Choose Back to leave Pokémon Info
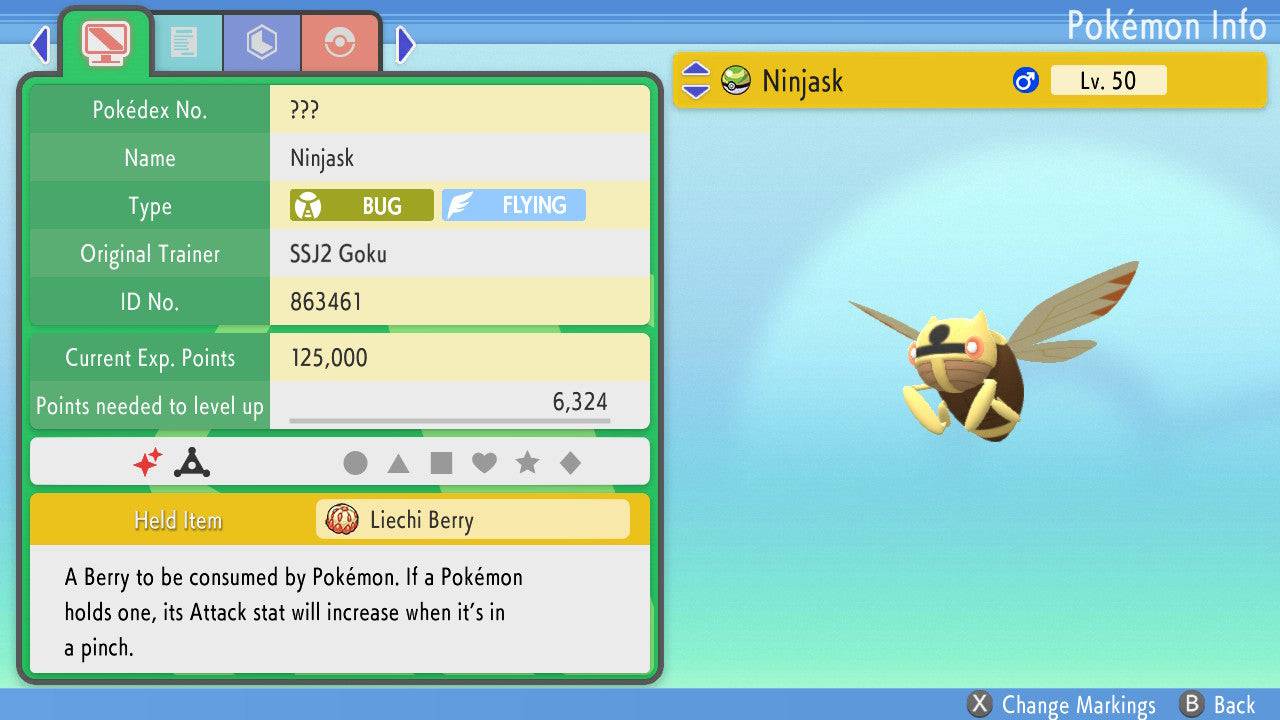Image resolution: width=1280 pixels, height=720 pixels. click(x=1217, y=705)
